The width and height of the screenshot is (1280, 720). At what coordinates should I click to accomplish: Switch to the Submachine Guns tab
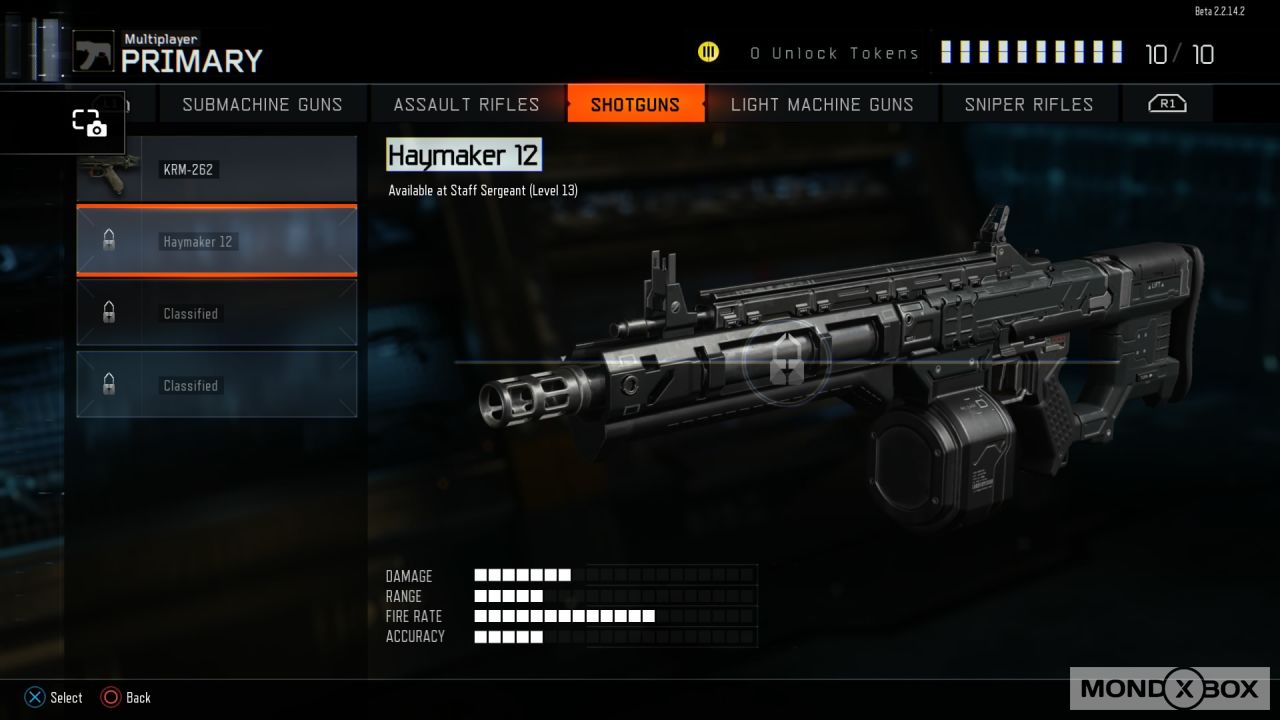pos(262,104)
